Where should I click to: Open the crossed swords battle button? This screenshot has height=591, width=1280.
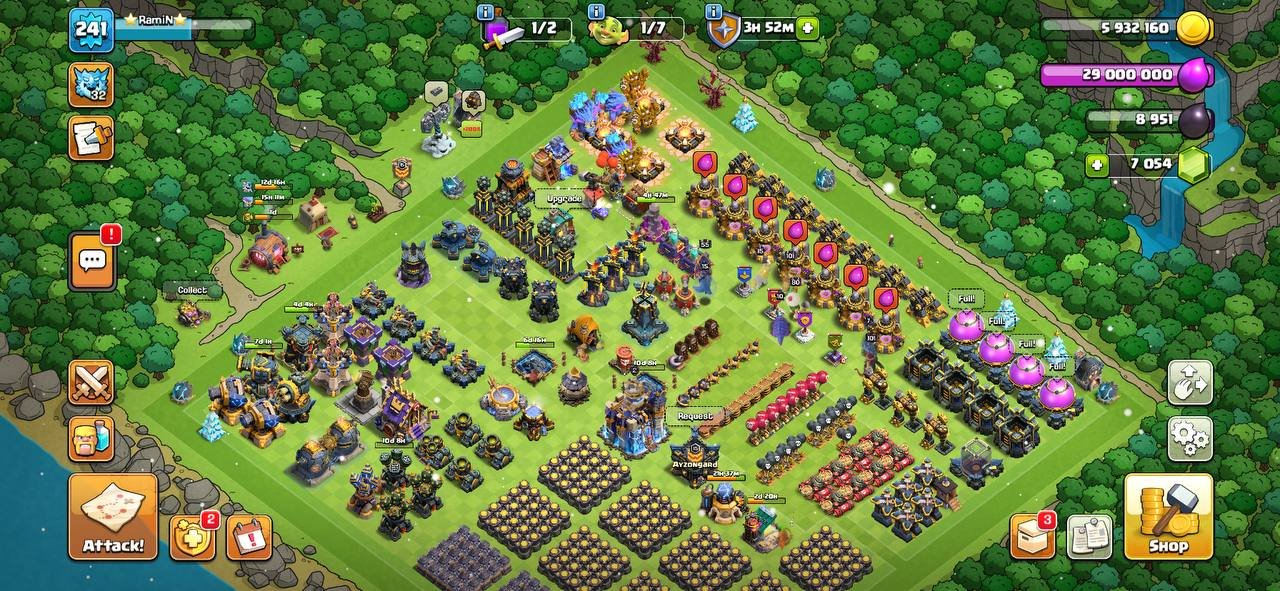tap(91, 382)
